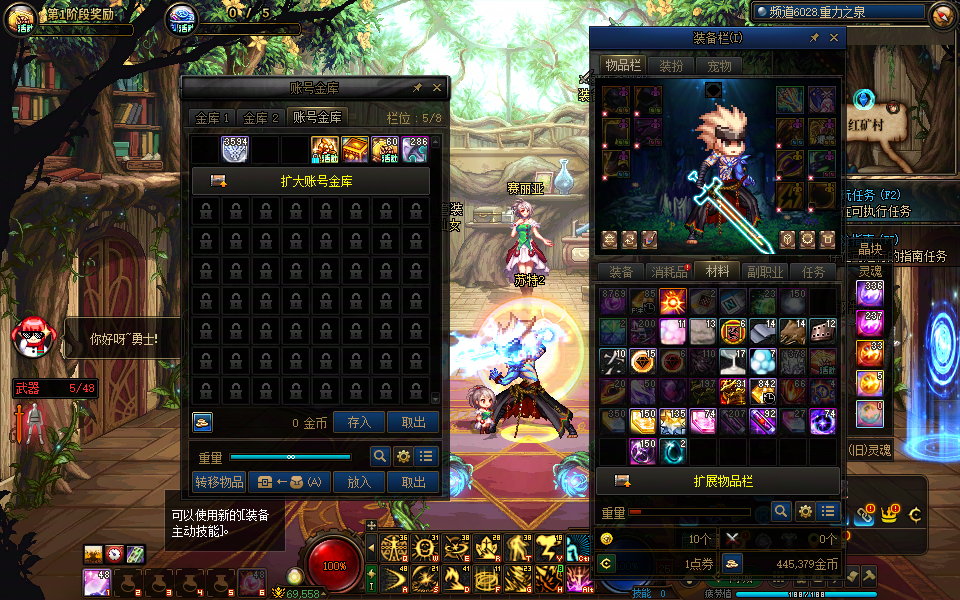
Task: Click 放入 to put item in vault
Action: 359,482
